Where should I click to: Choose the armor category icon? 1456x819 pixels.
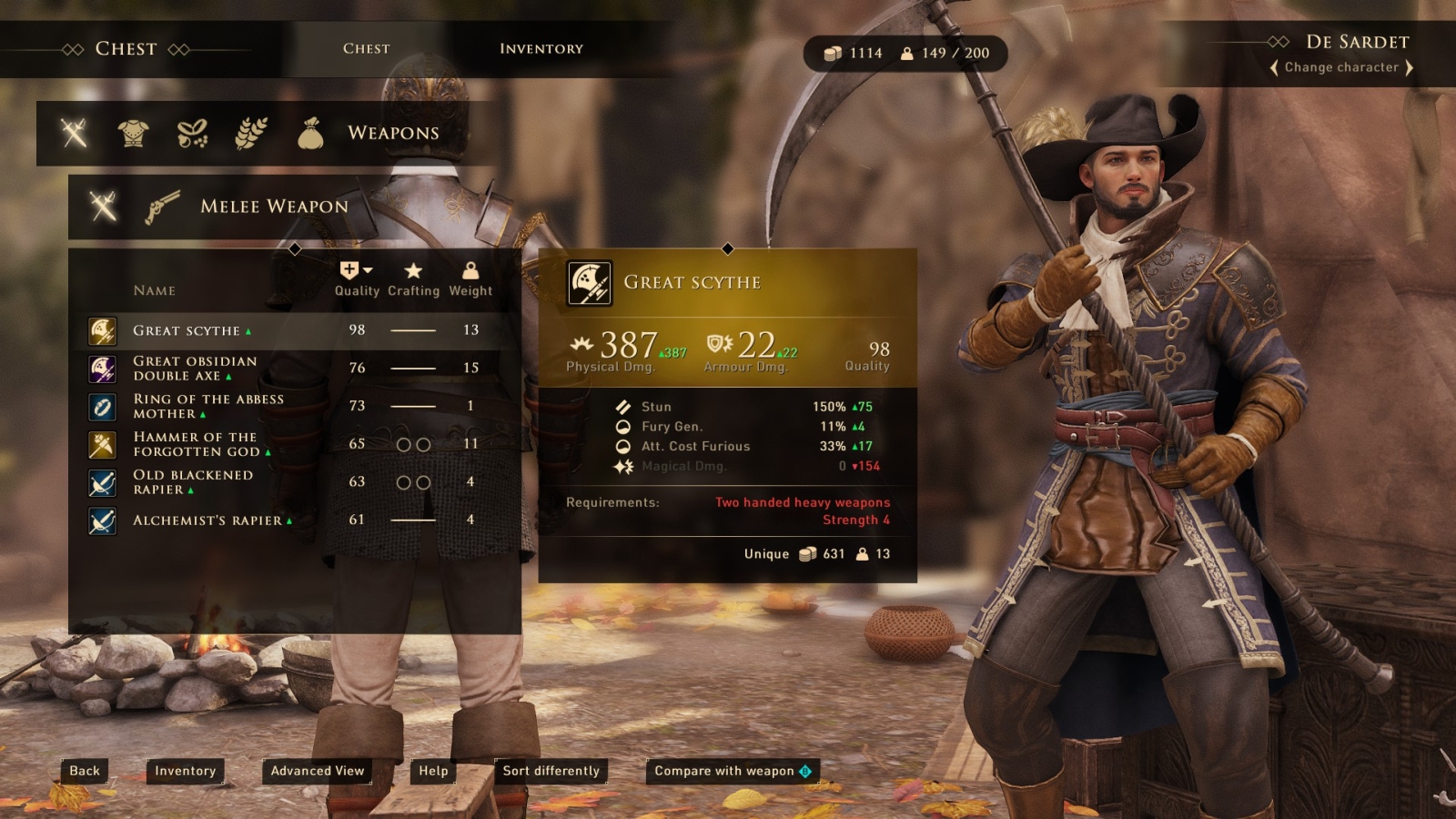(133, 133)
